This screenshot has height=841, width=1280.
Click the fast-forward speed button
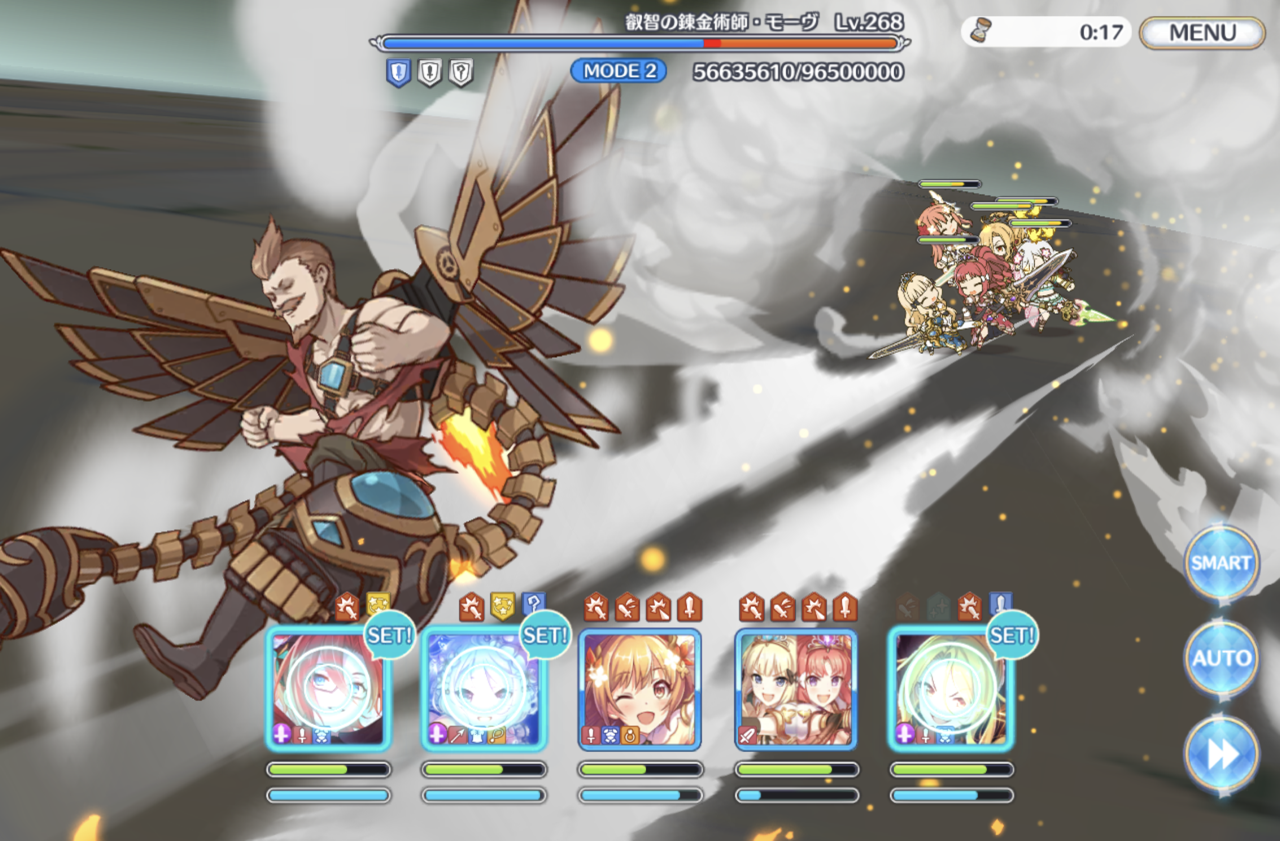click(x=1221, y=755)
